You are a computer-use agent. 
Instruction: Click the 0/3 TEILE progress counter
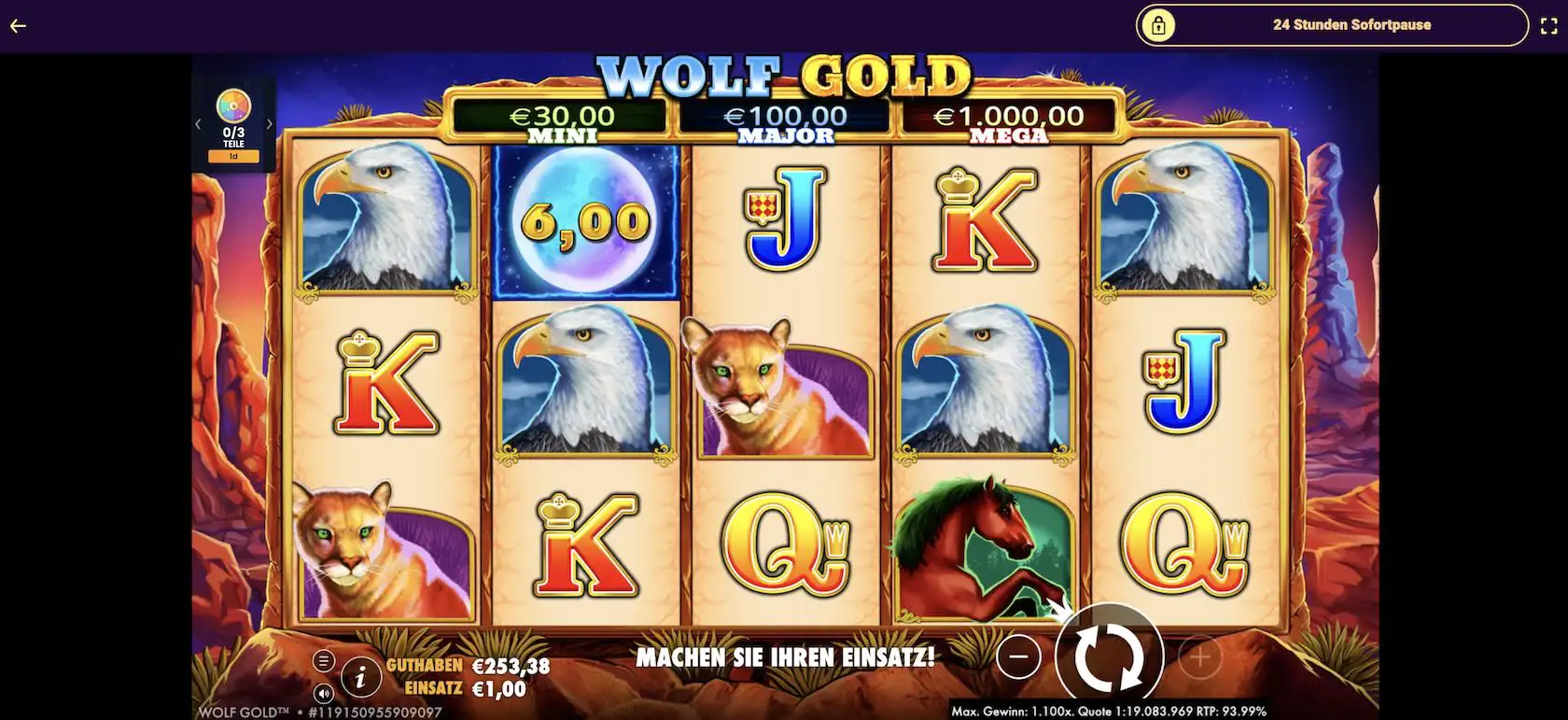click(x=232, y=137)
